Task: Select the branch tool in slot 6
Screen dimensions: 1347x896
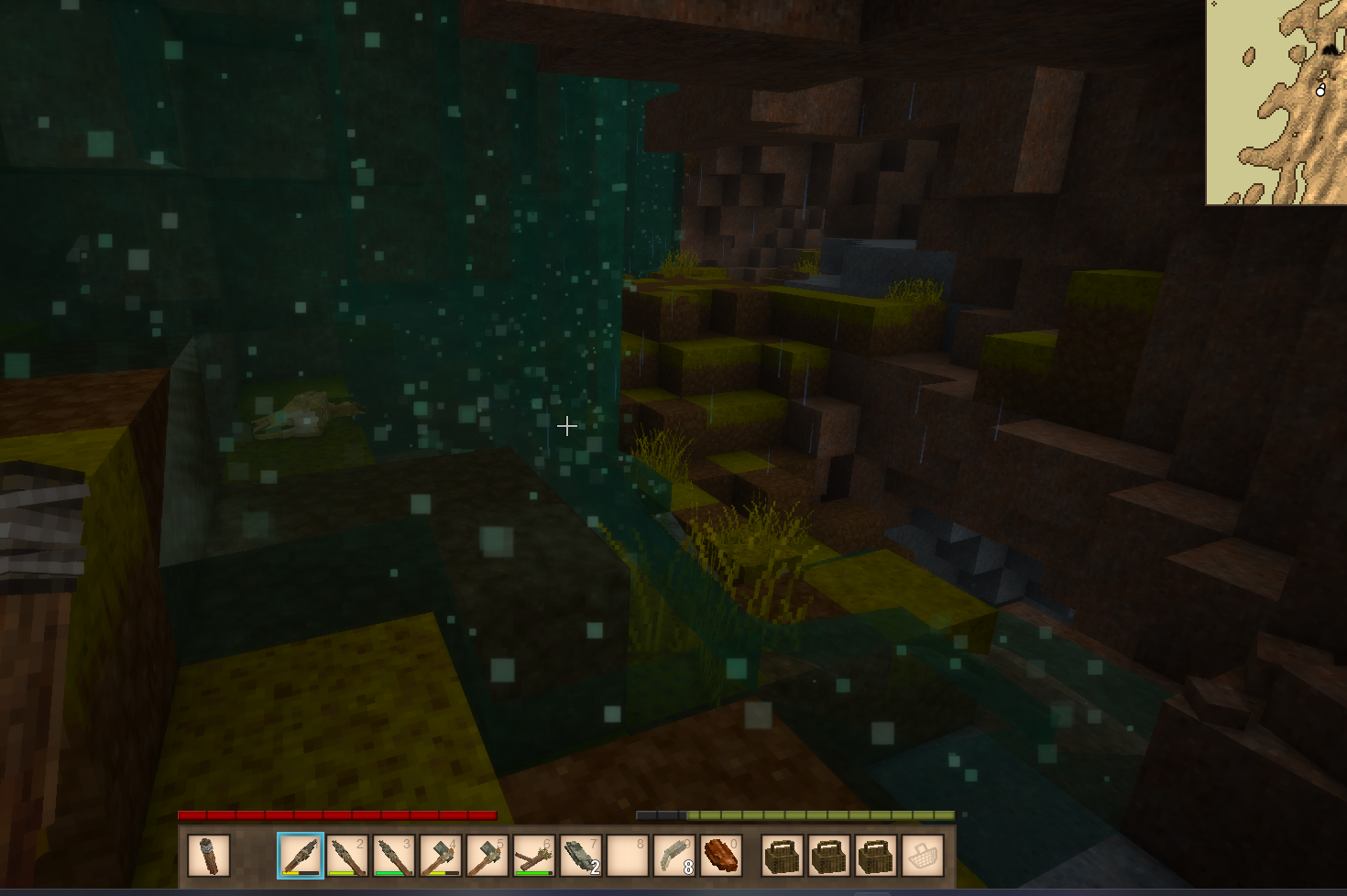Action: tap(534, 856)
